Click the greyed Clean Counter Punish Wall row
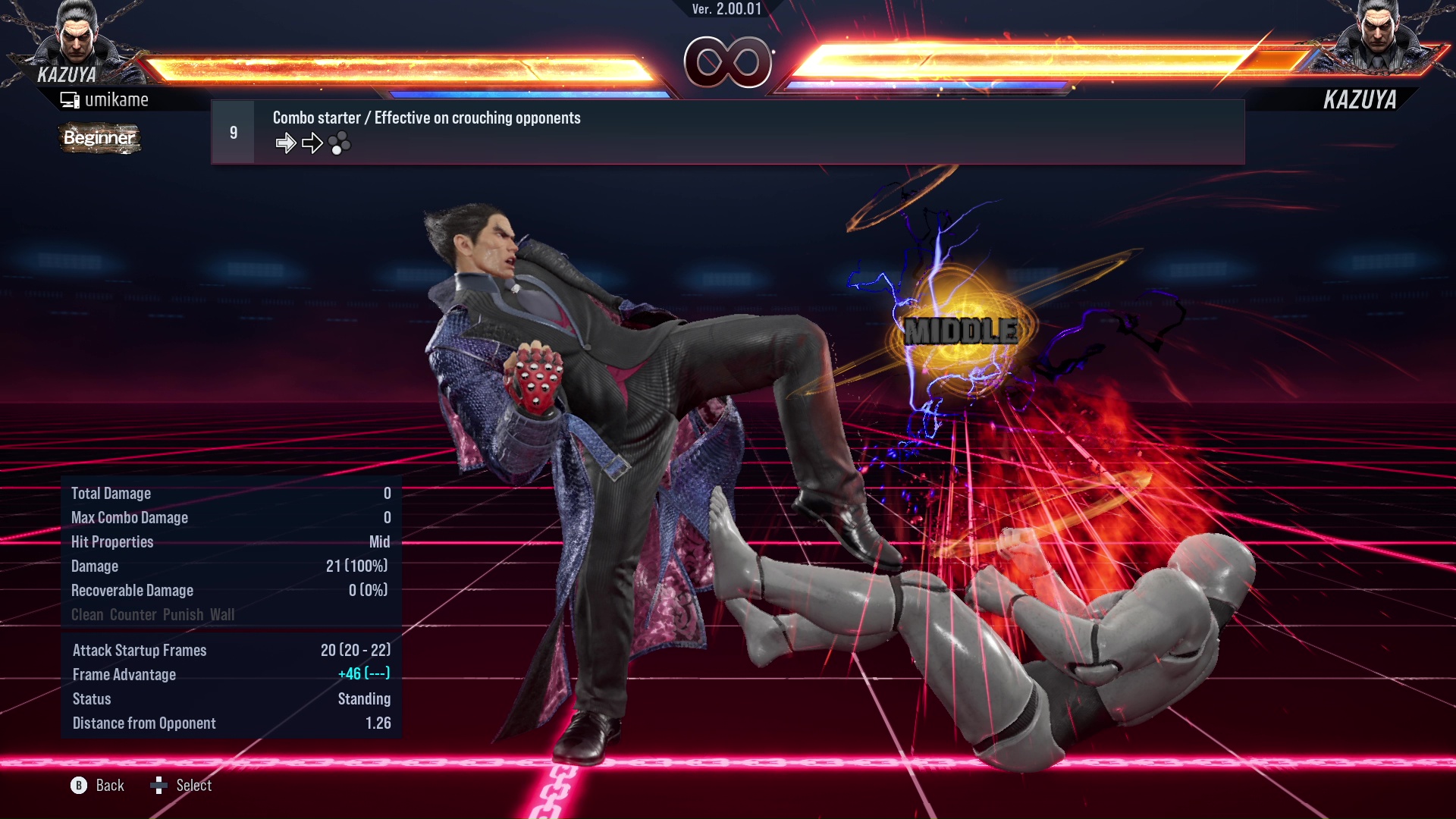This screenshot has height=819, width=1456. click(x=153, y=615)
